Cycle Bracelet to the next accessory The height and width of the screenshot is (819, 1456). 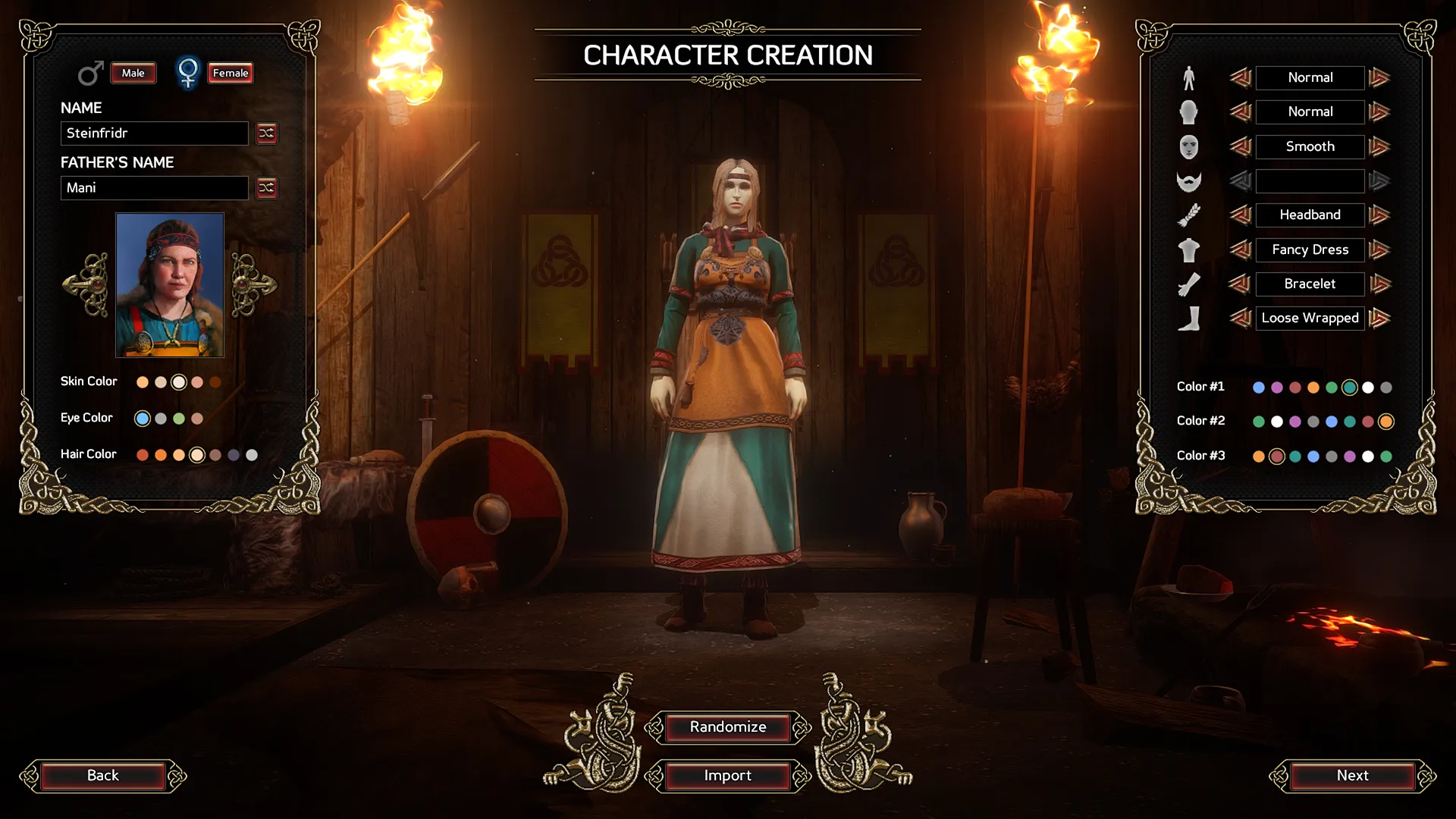click(x=1380, y=284)
